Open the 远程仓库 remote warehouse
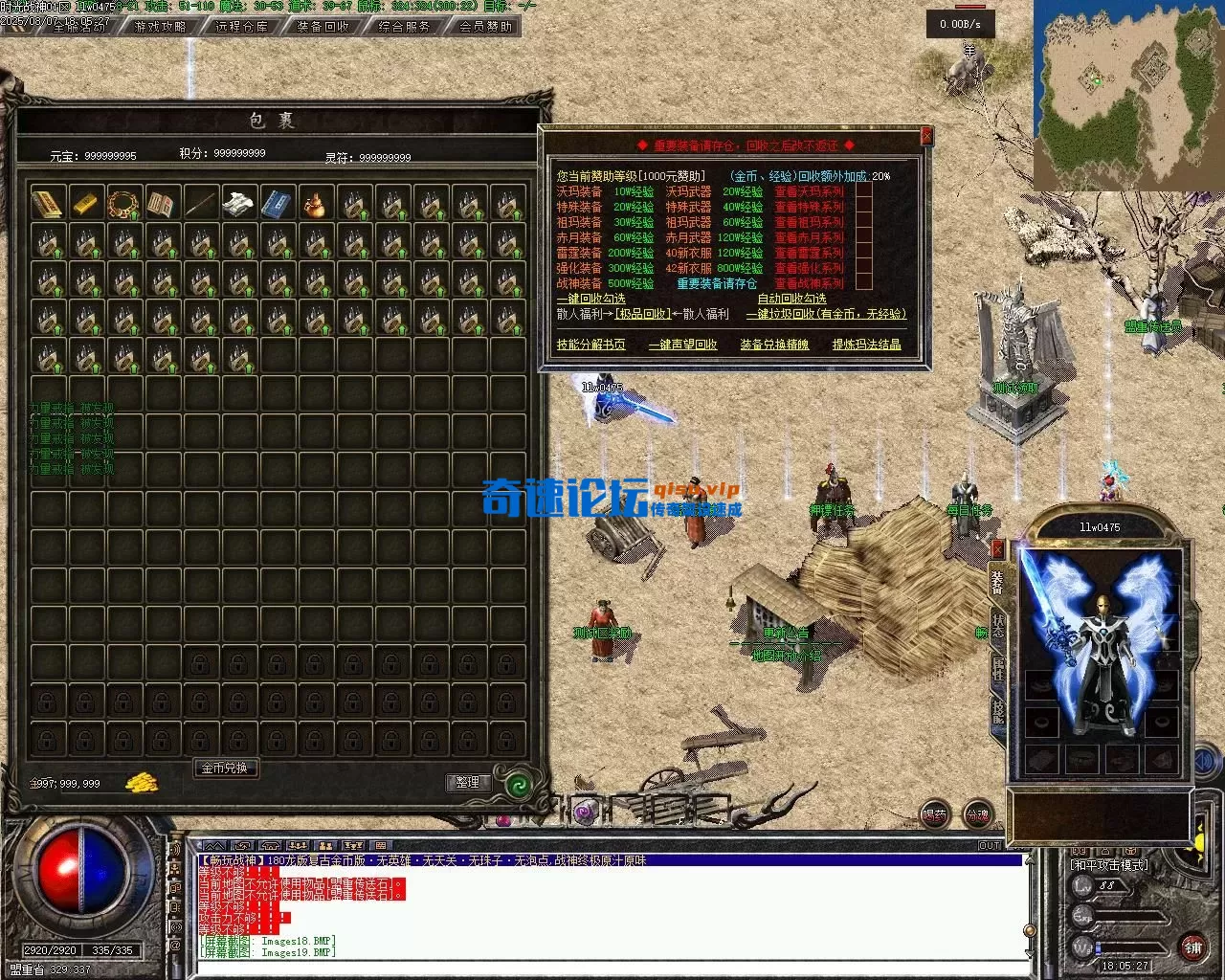The image size is (1225, 980). pyautogui.click(x=242, y=27)
